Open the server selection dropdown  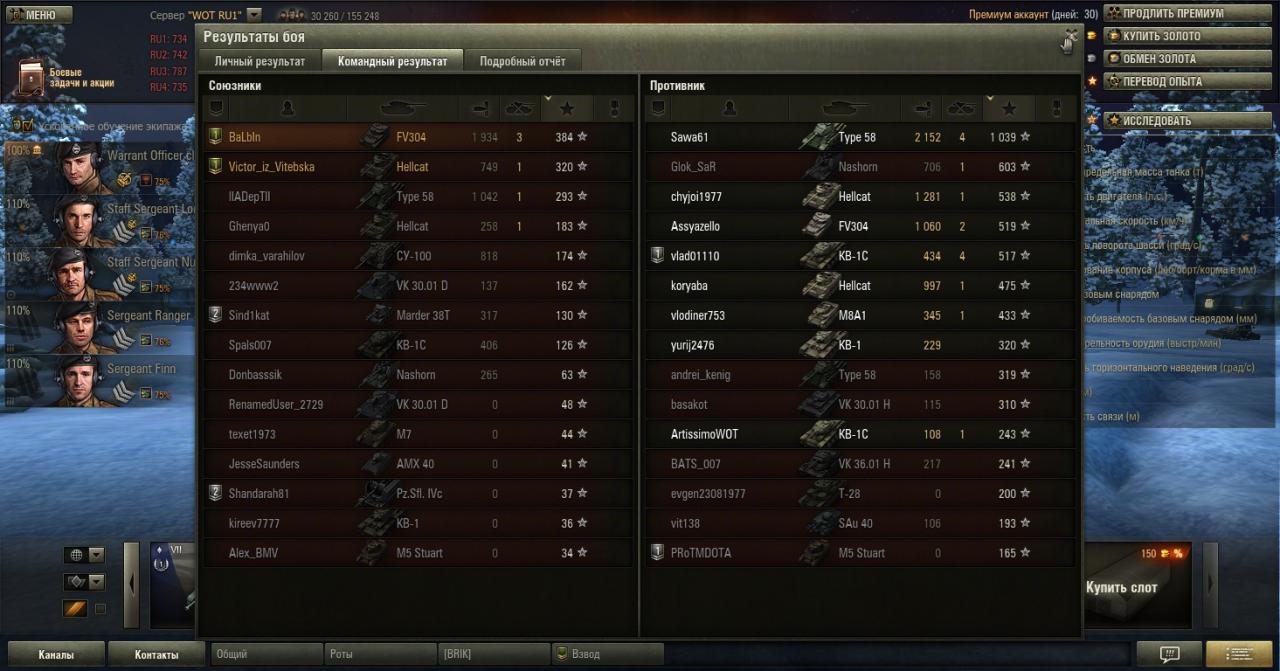pyautogui.click(x=254, y=15)
